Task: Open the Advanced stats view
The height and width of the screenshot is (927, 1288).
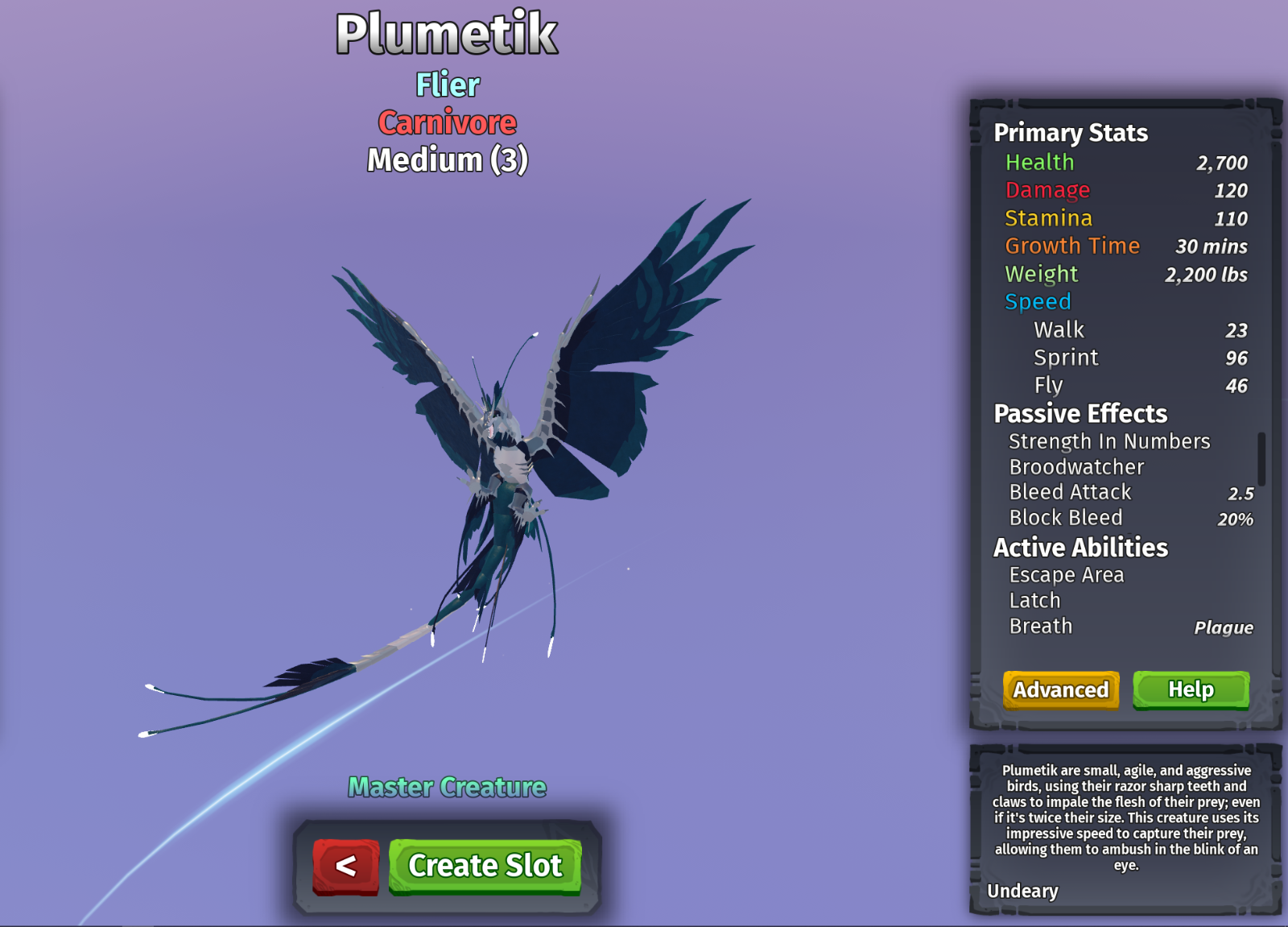Action: click(x=1060, y=689)
